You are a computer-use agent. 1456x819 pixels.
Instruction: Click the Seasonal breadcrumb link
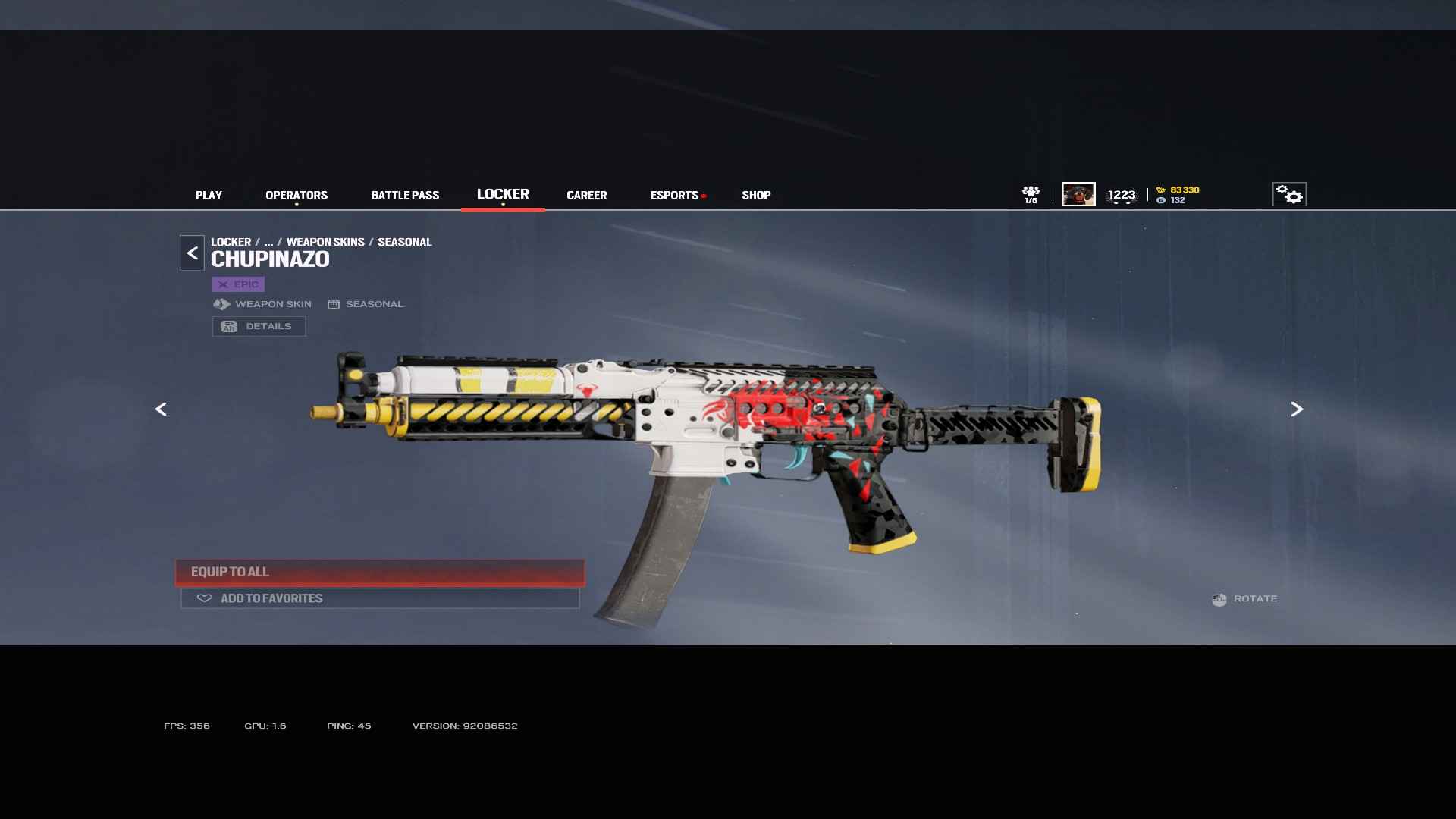[404, 242]
